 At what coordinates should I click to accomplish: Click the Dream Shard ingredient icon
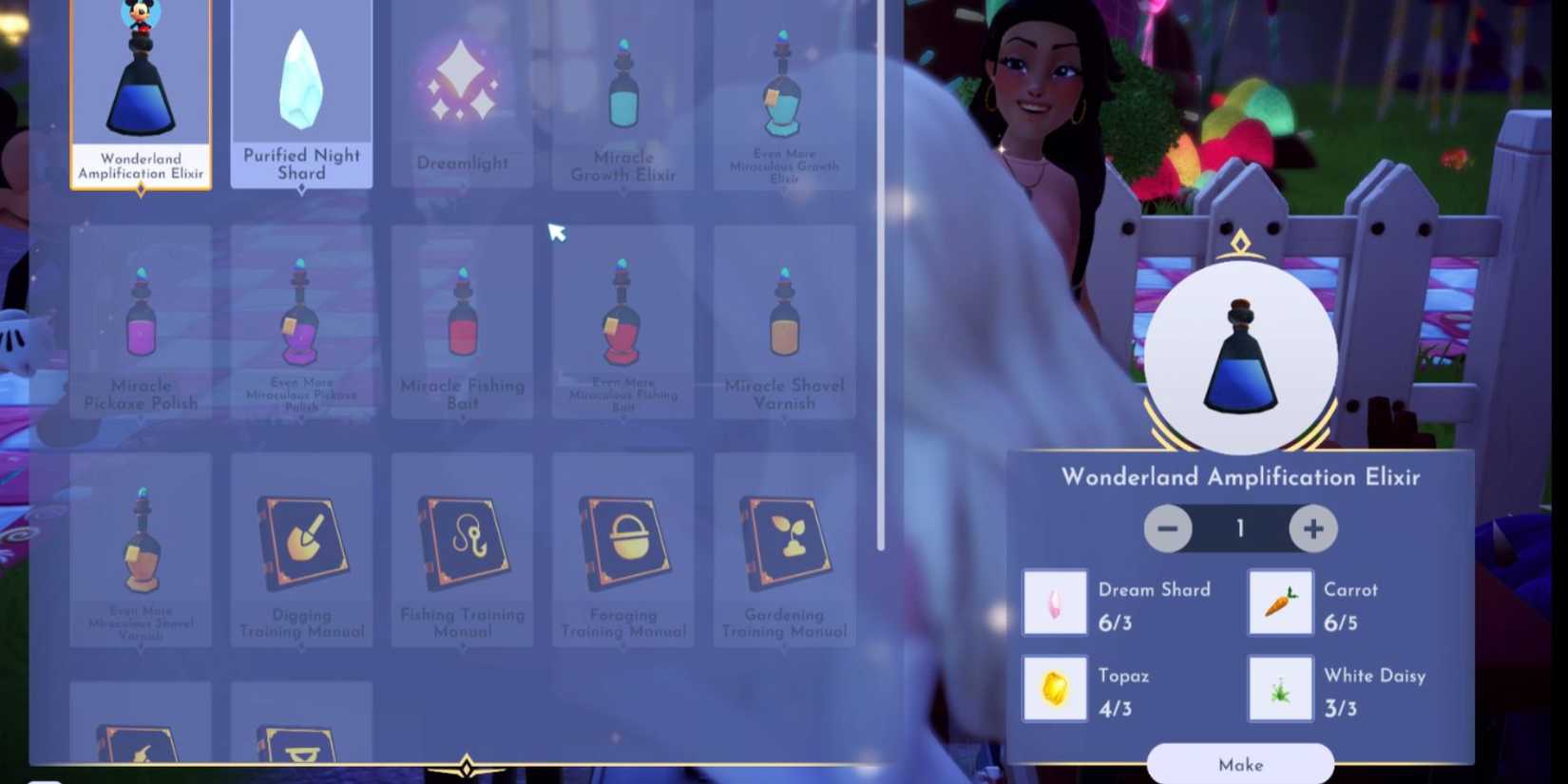[x=1055, y=602]
